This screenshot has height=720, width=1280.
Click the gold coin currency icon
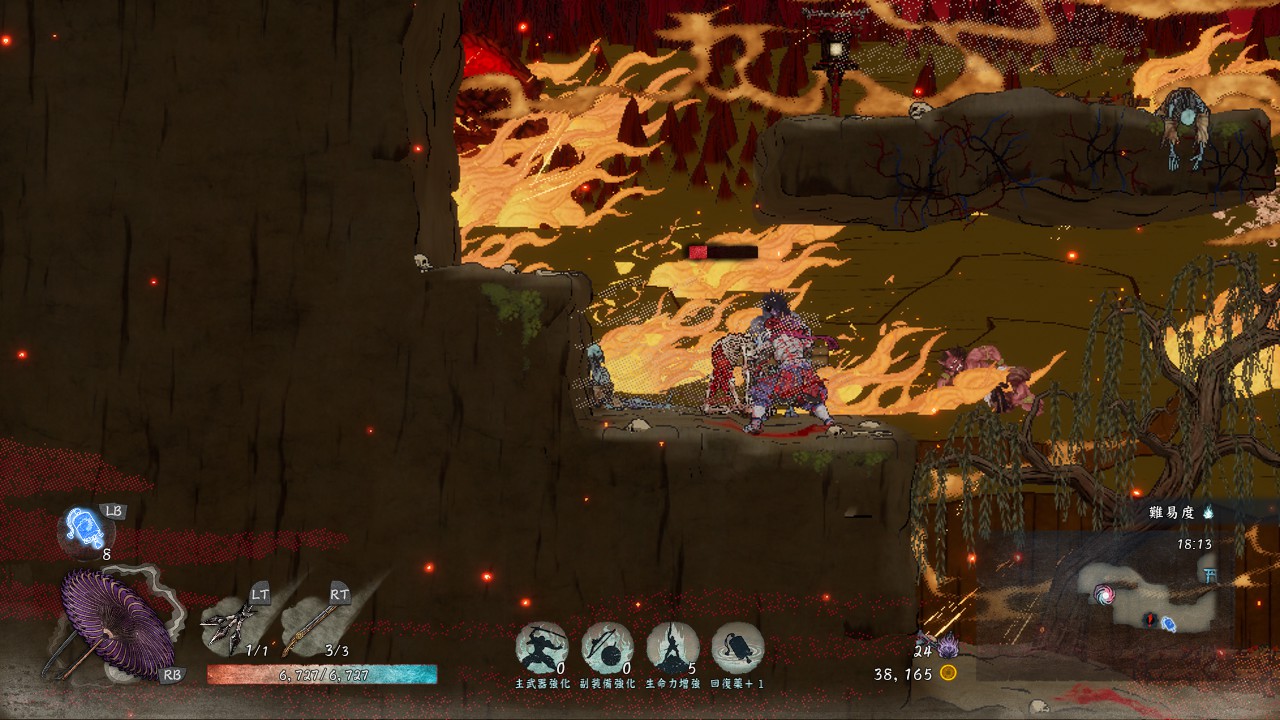point(948,673)
